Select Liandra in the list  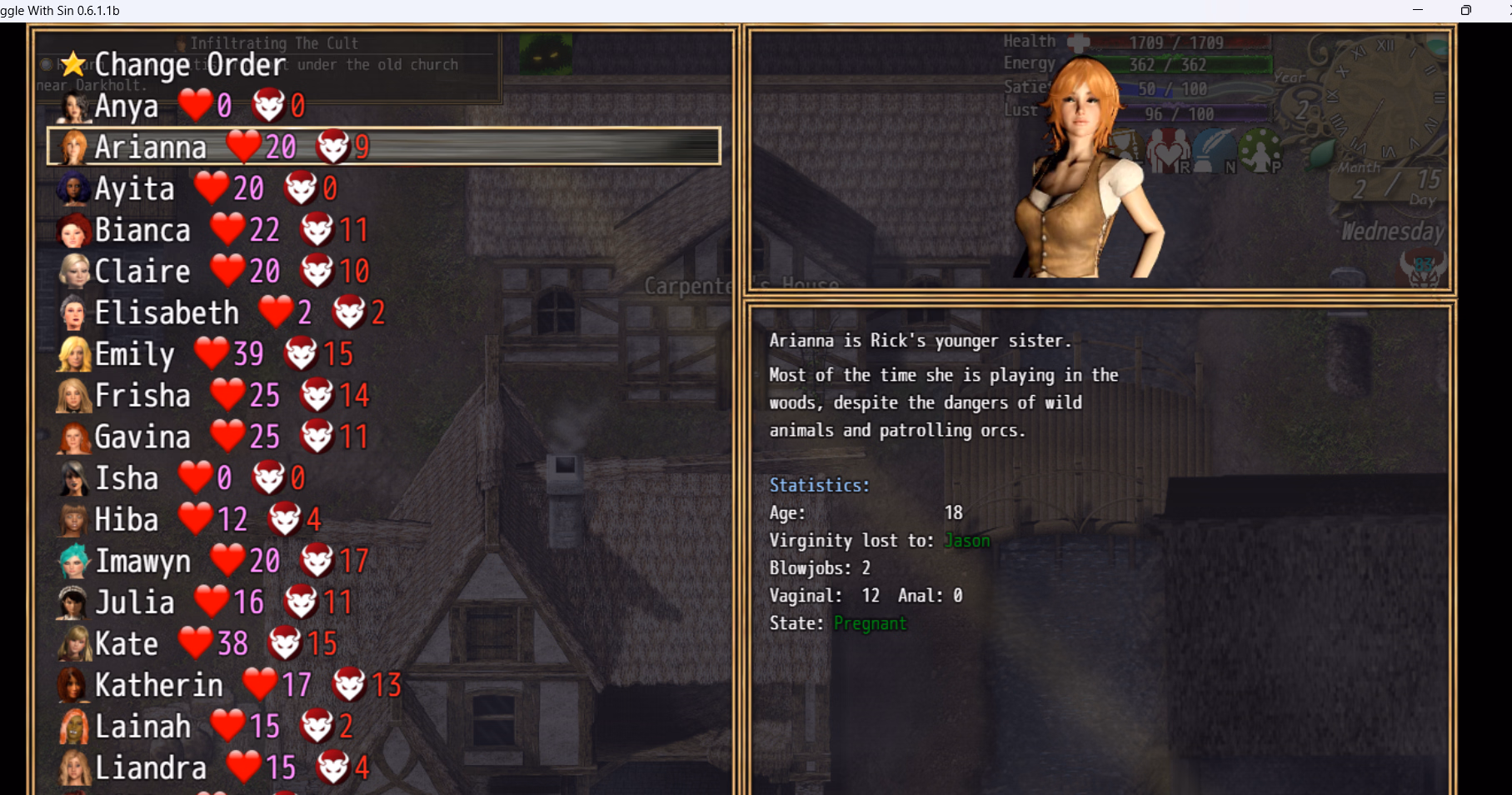tap(151, 767)
